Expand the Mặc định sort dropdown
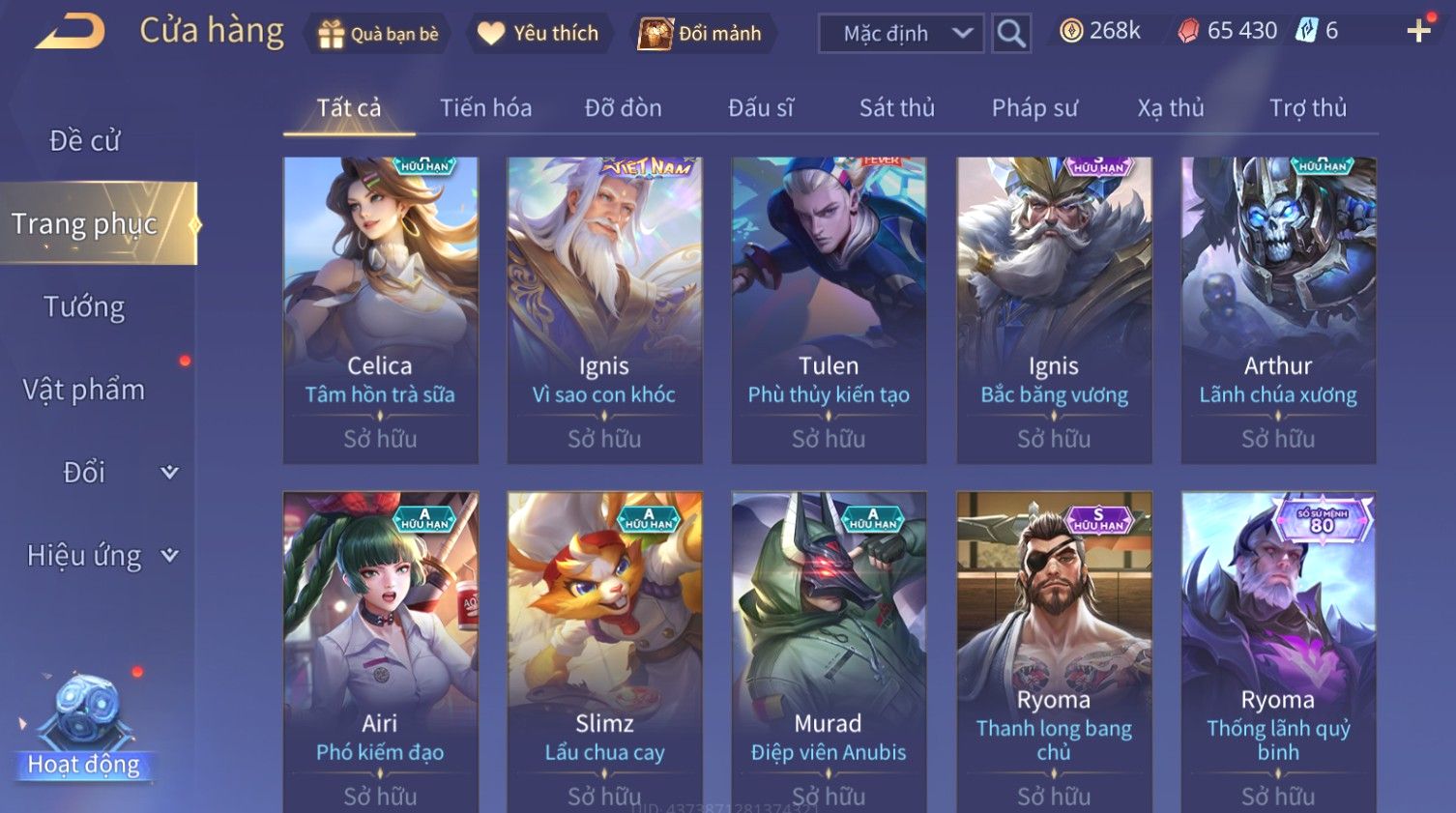This screenshot has width=1456, height=813. click(901, 34)
